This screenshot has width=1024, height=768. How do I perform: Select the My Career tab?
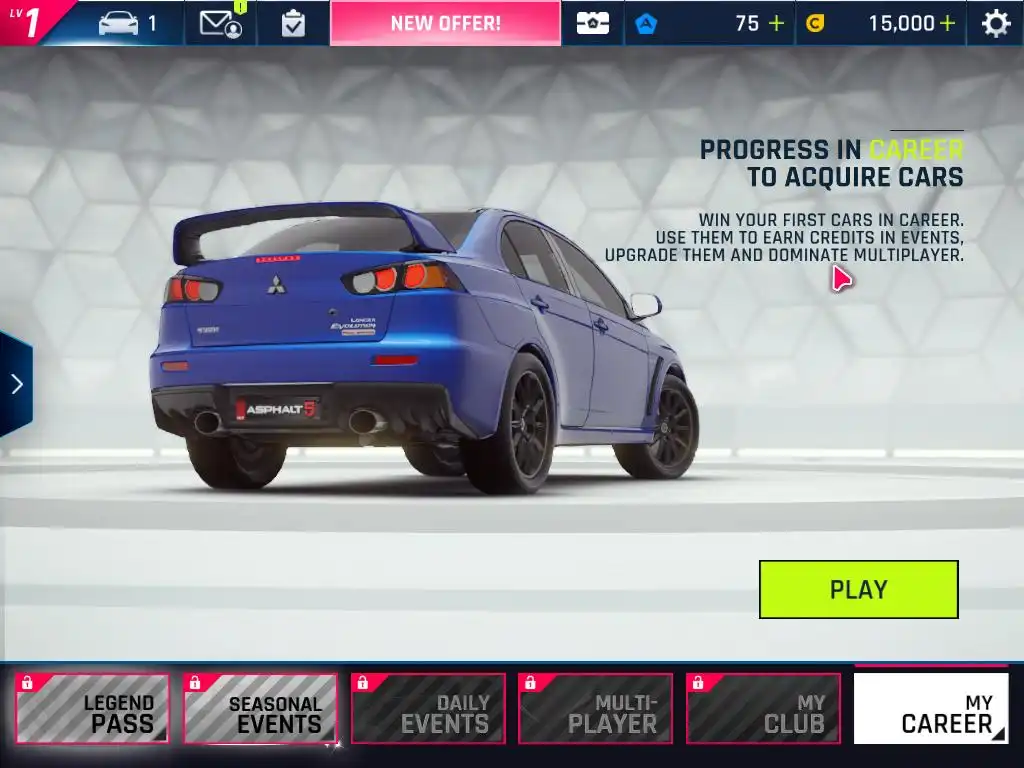click(931, 709)
